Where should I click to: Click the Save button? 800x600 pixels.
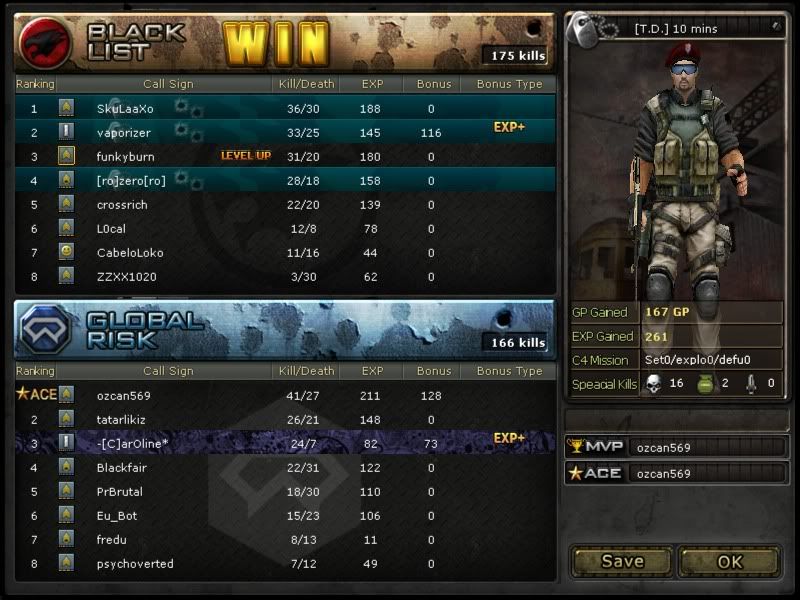(622, 561)
